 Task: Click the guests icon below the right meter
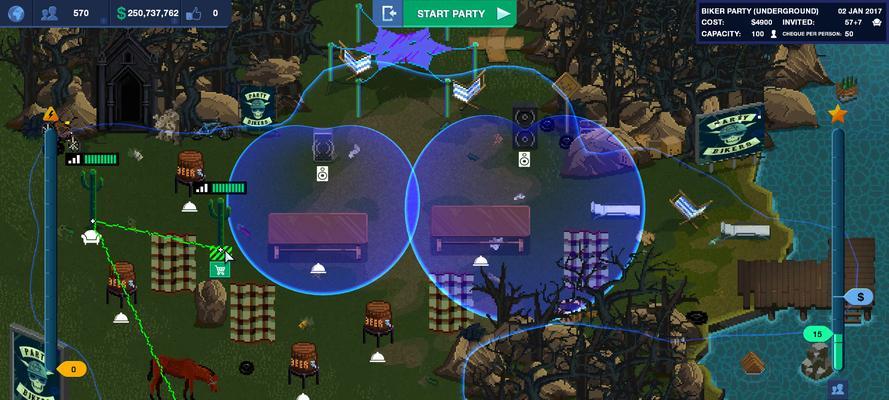[x=838, y=388]
